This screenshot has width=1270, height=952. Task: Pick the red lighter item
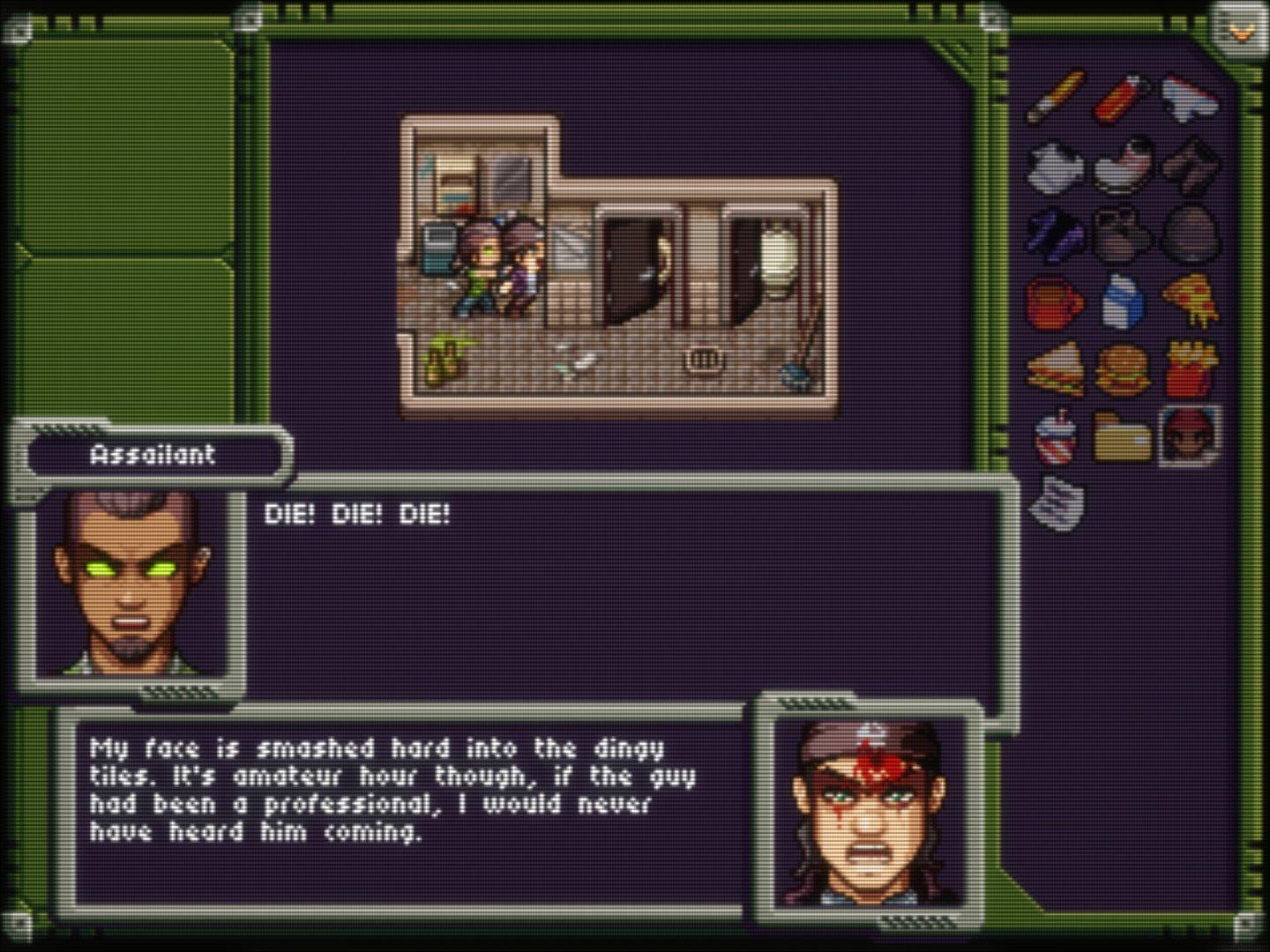pyautogui.click(x=1122, y=99)
